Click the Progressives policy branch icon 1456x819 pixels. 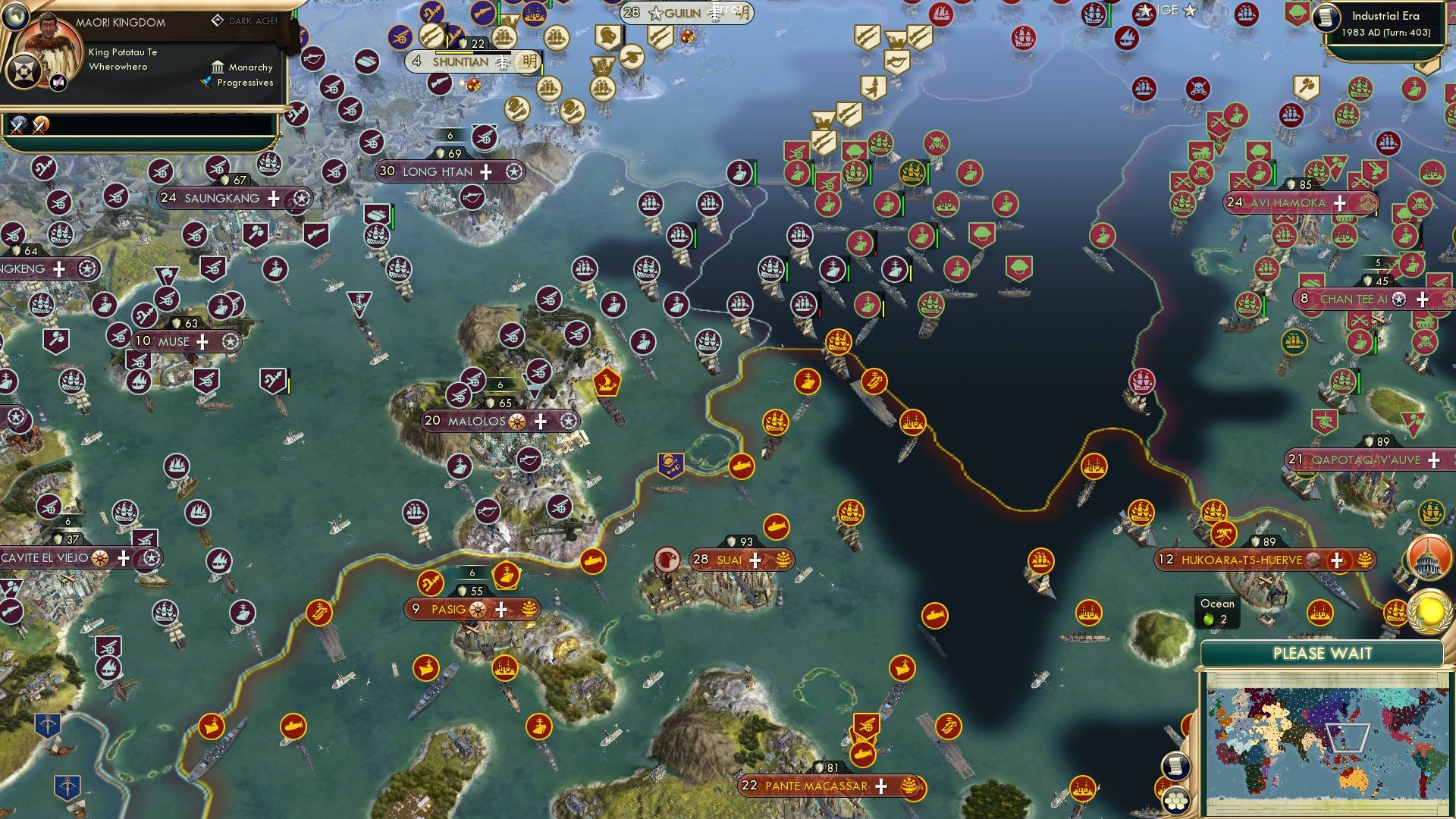pos(207,83)
